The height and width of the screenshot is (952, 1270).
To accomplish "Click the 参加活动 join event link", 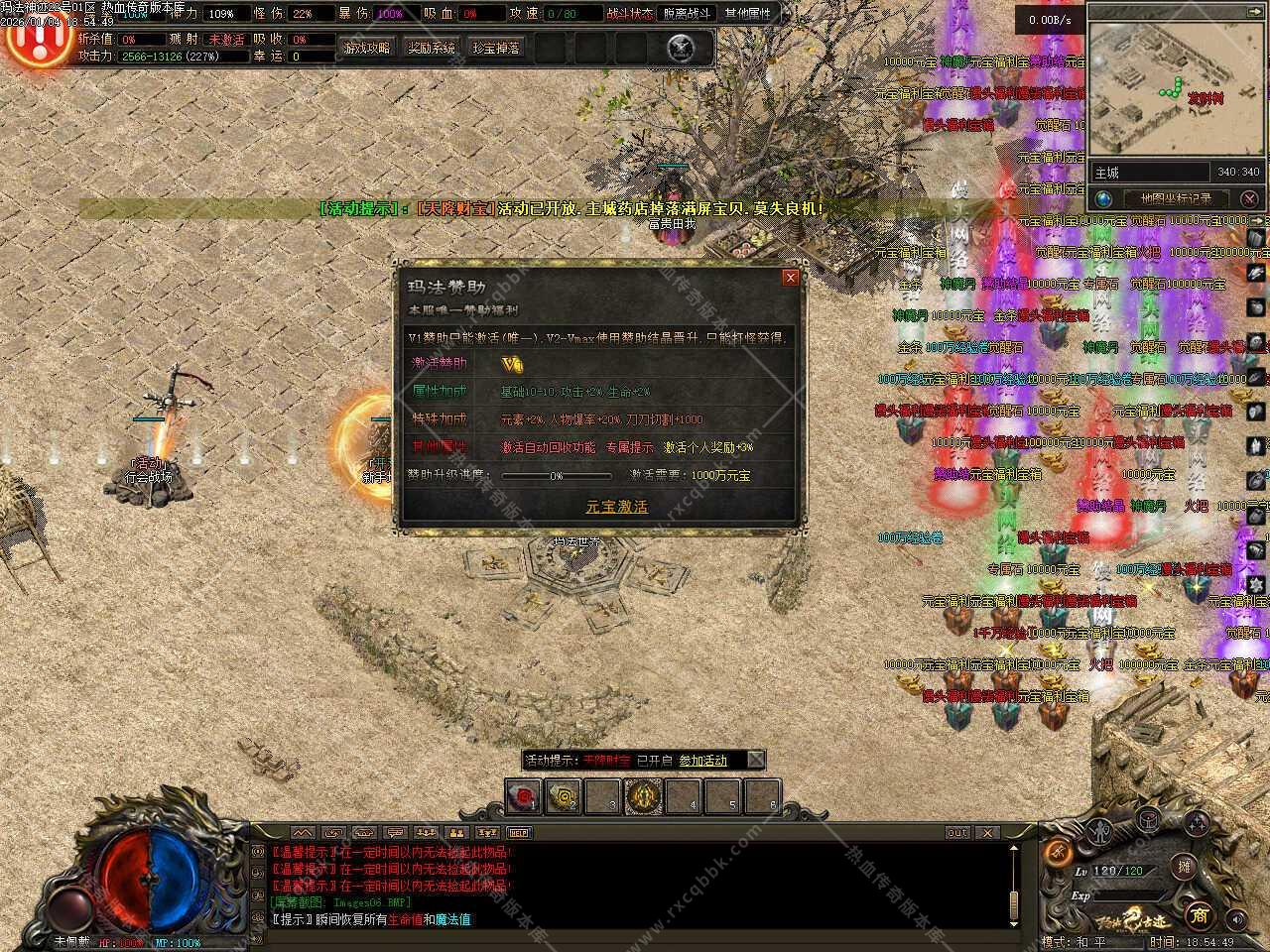I will tap(702, 761).
